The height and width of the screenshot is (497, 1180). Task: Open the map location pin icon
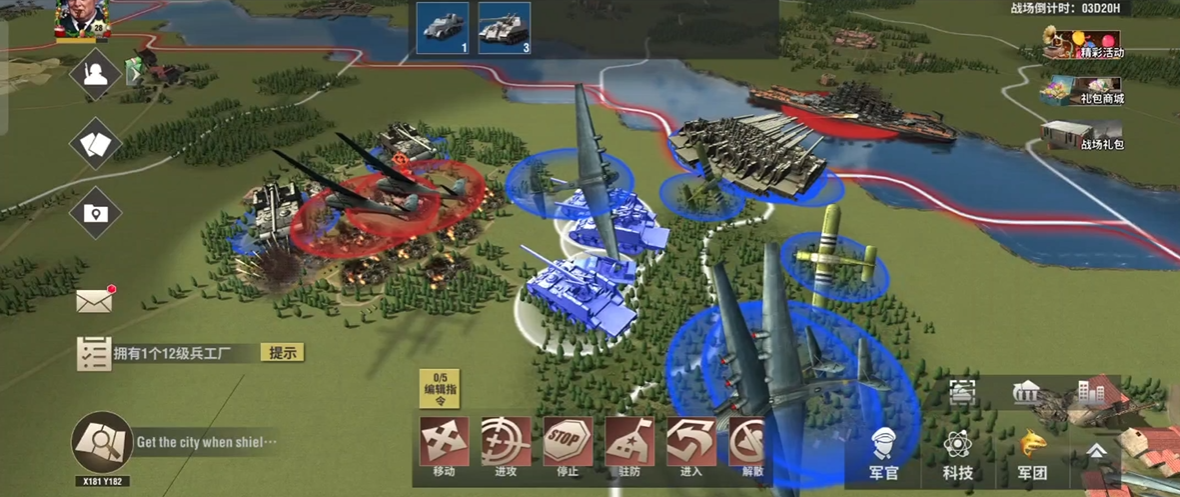95,213
